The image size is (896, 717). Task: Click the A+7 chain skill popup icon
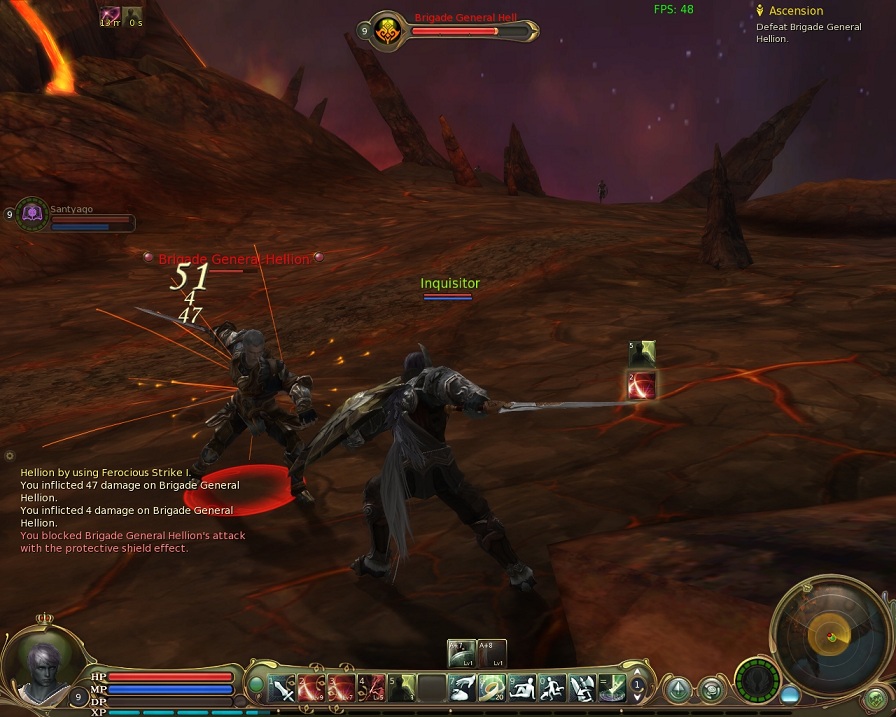coord(462,652)
